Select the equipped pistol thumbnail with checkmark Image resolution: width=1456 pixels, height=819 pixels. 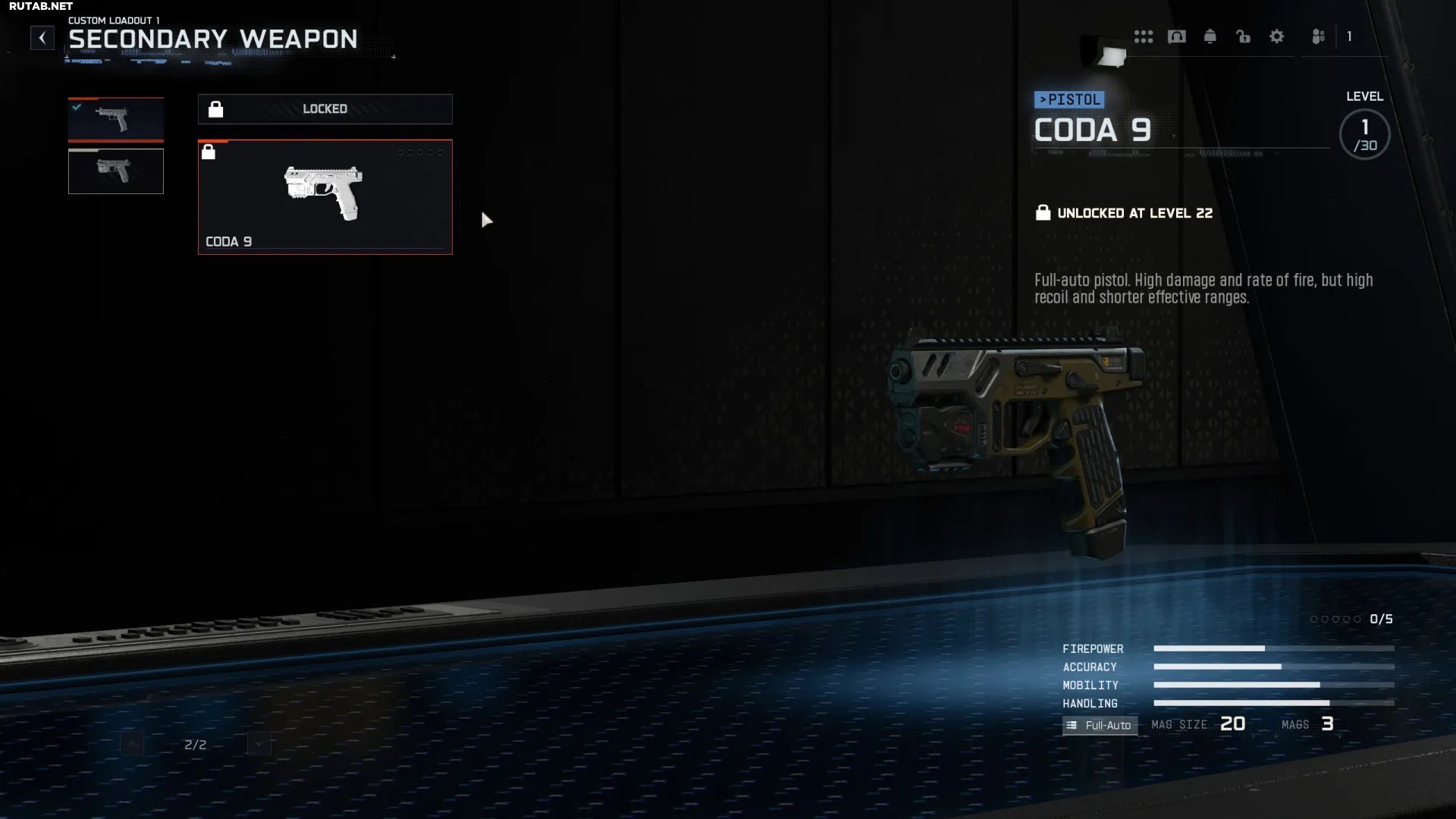click(115, 119)
